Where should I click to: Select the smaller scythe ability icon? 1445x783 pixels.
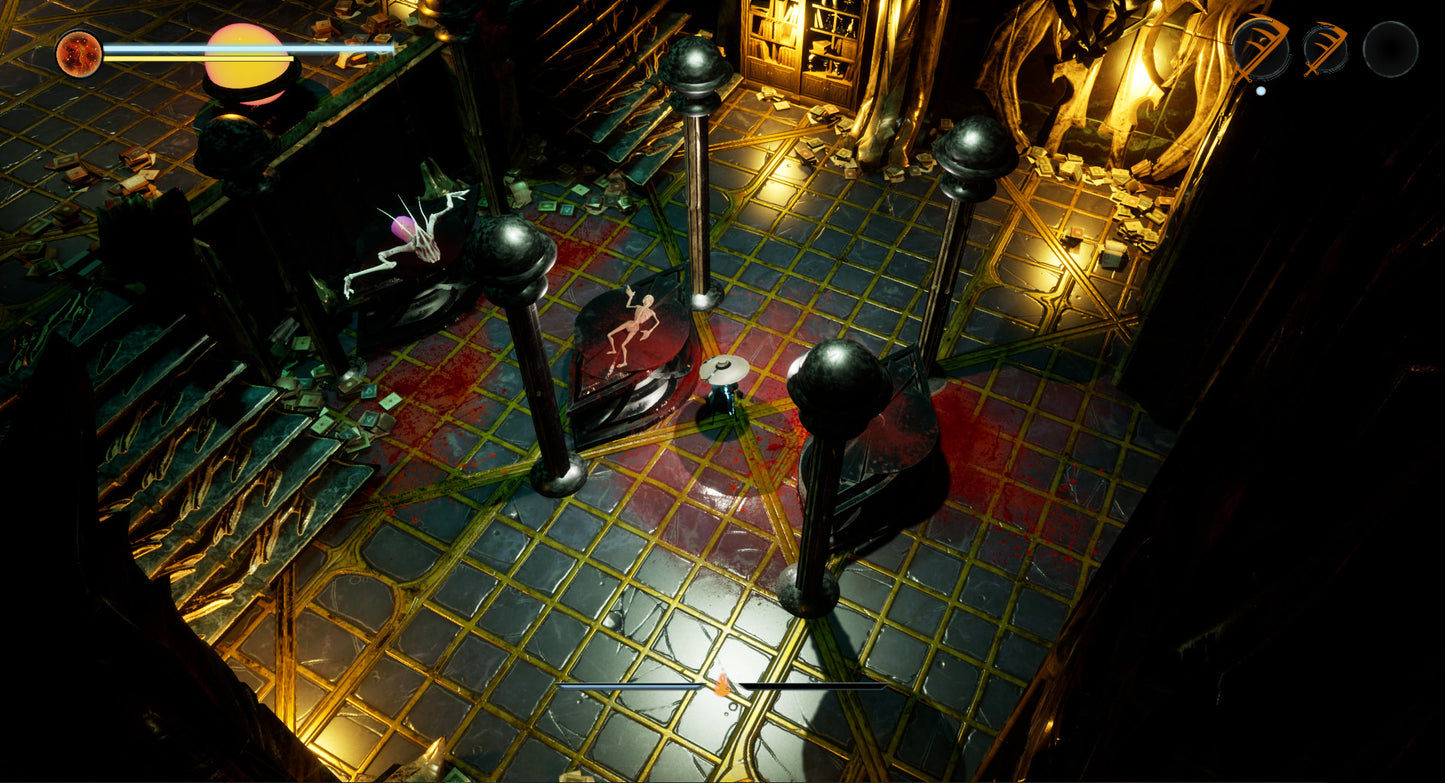[1325, 49]
